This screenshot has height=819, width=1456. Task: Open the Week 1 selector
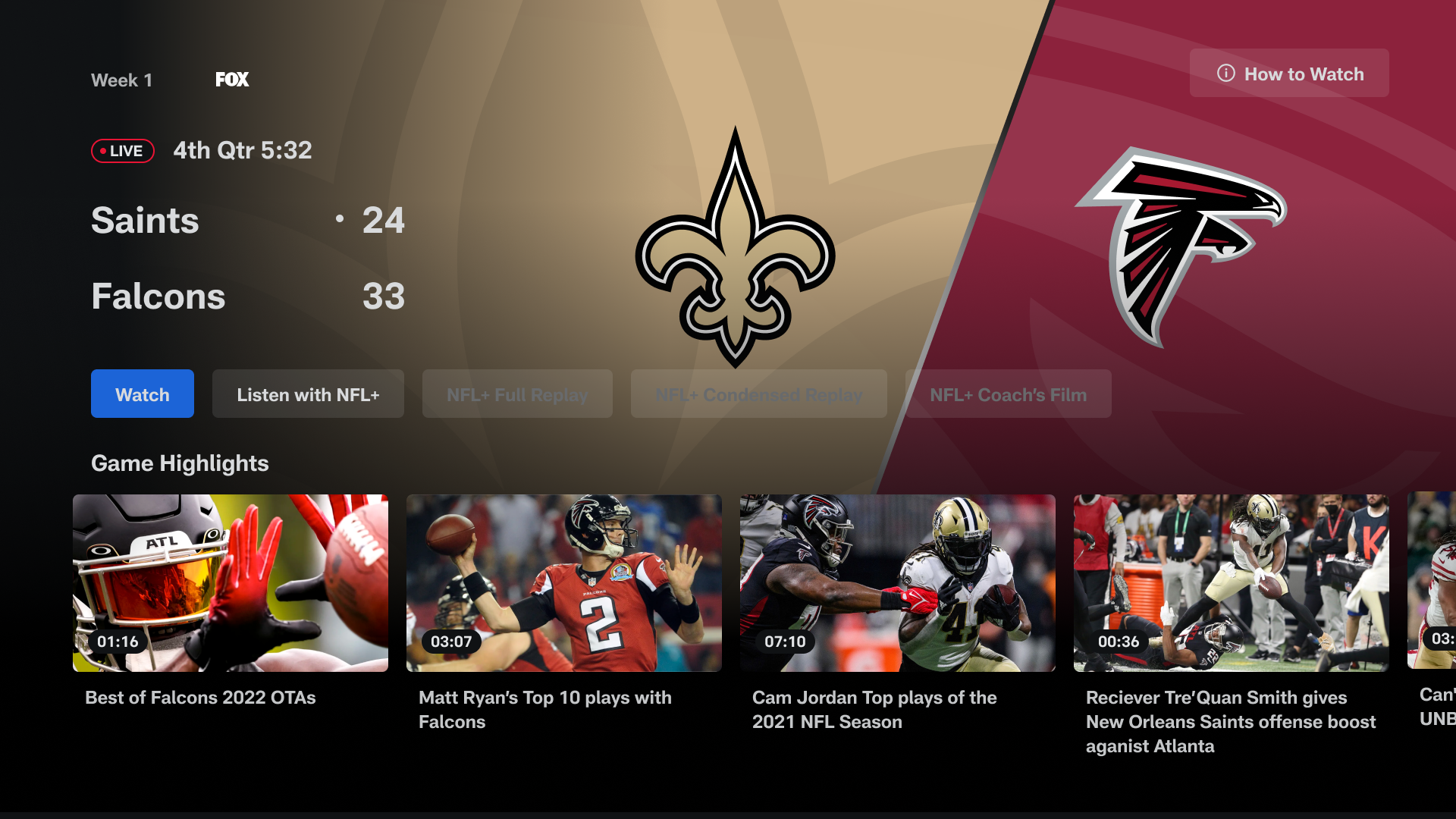(121, 80)
